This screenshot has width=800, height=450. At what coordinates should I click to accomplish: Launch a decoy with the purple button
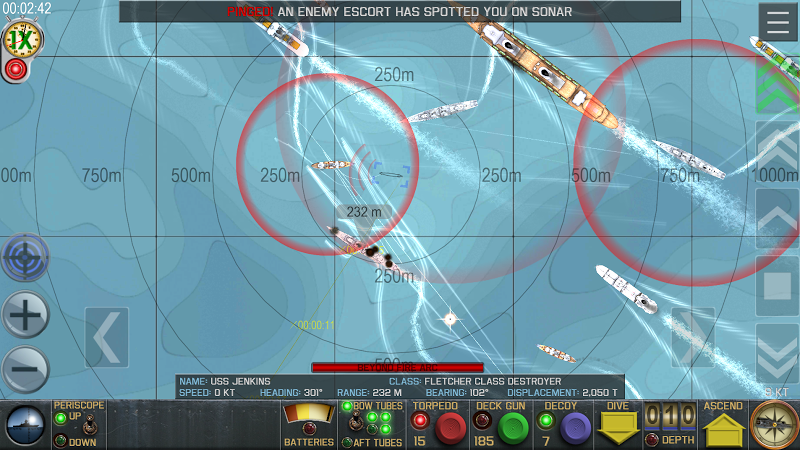pos(573,428)
